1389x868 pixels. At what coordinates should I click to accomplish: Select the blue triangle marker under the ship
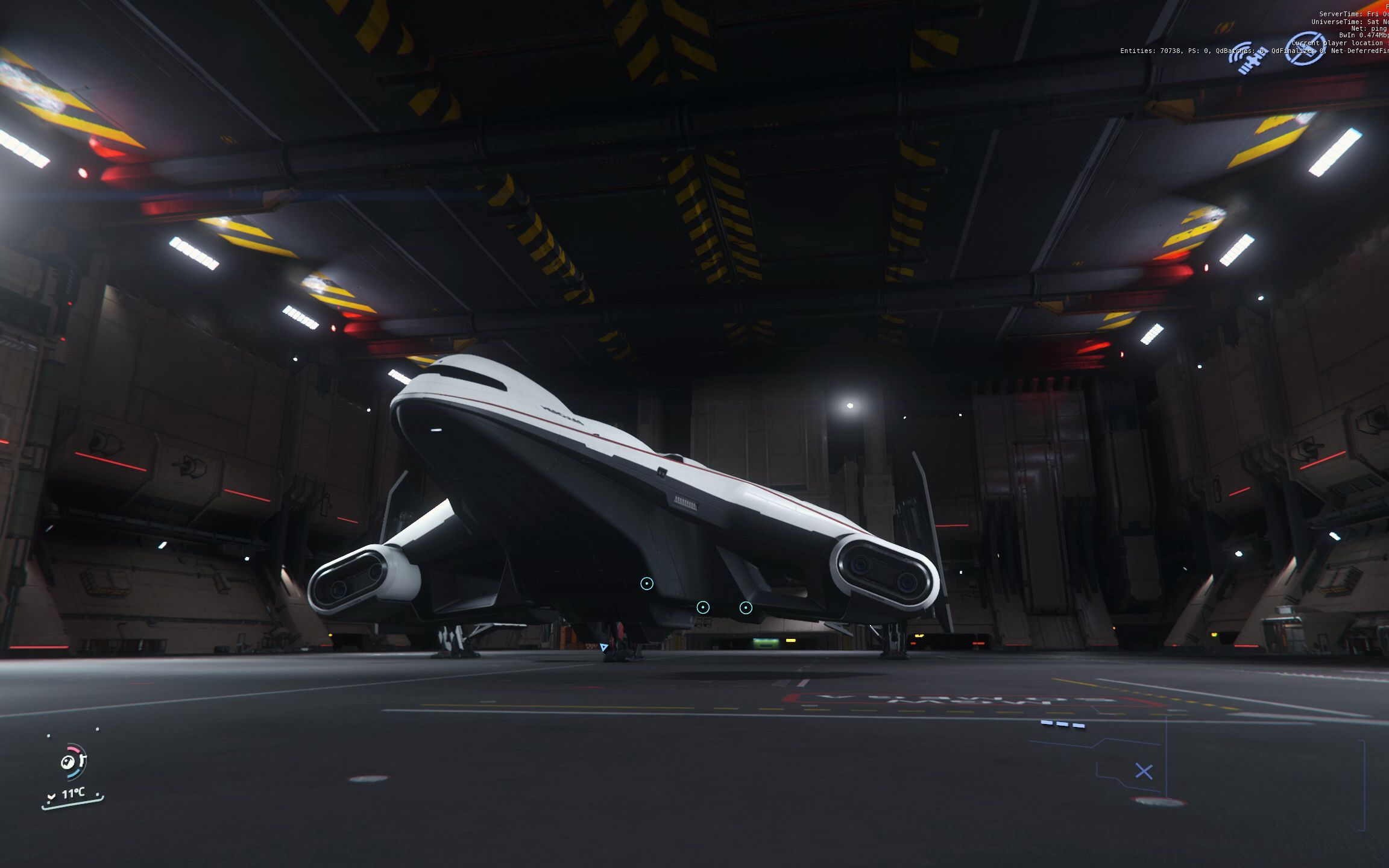tap(604, 647)
